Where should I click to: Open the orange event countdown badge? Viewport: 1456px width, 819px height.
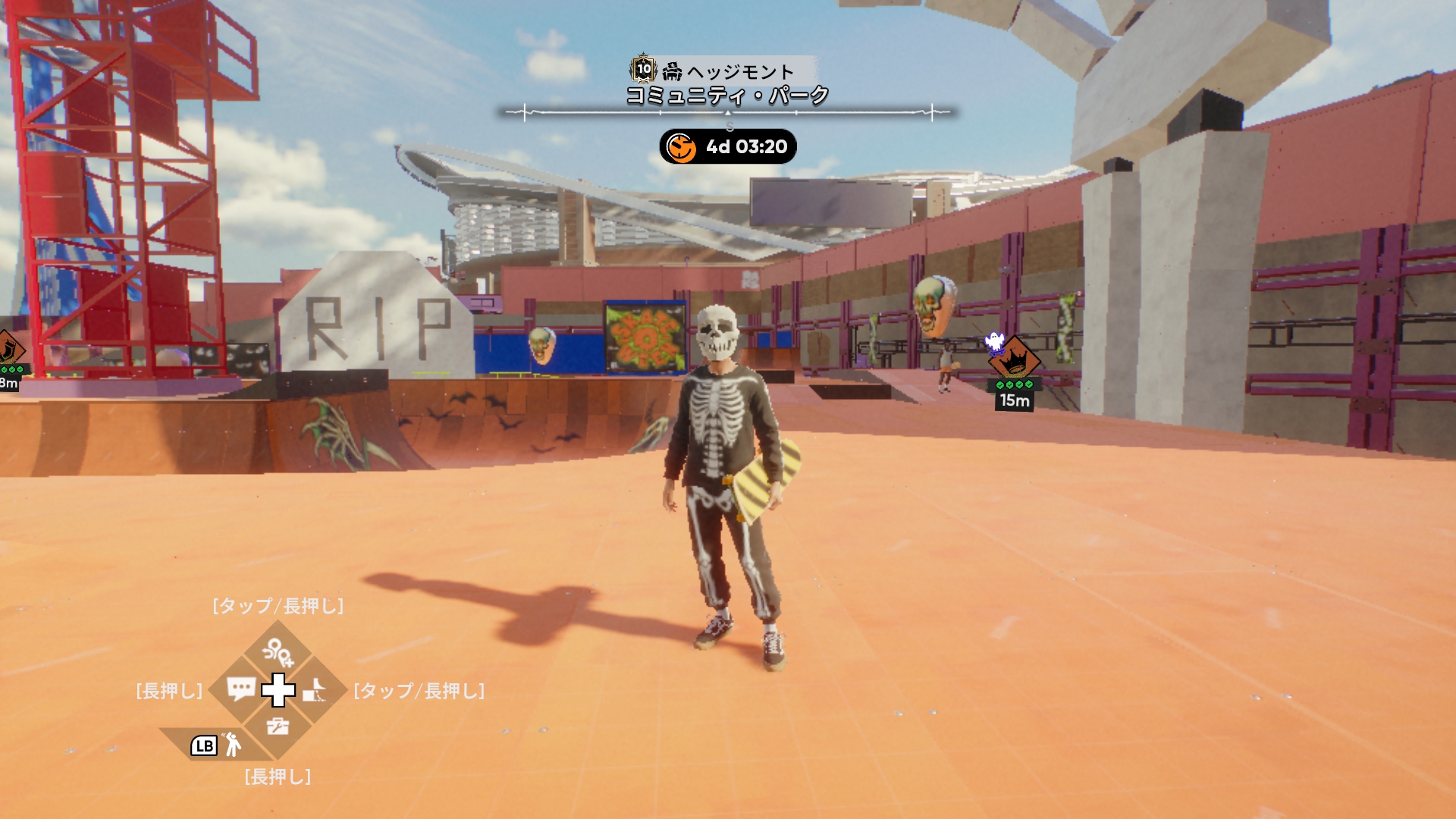click(727, 146)
